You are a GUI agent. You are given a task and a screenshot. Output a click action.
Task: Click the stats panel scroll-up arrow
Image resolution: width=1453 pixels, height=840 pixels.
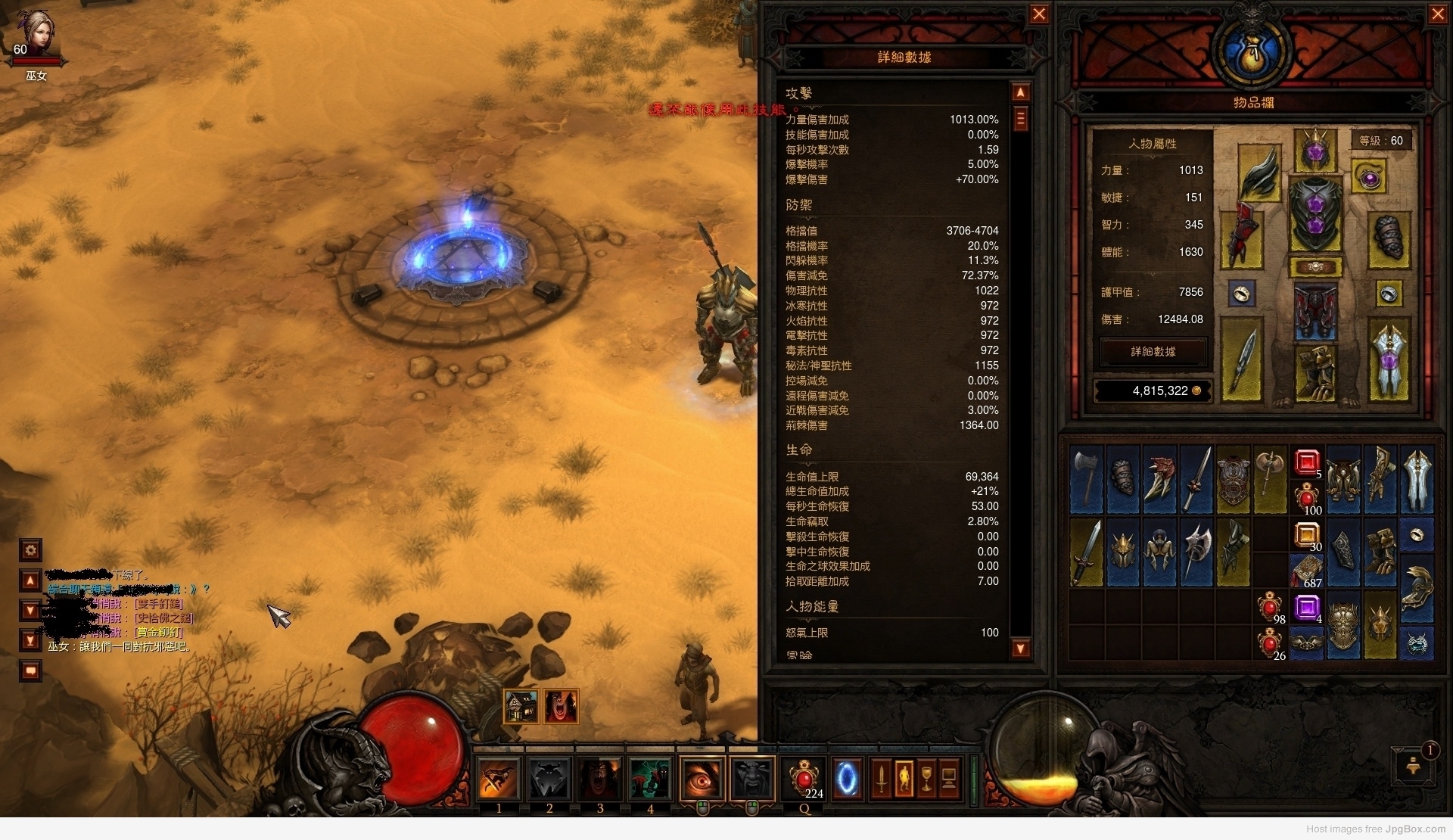click(1020, 93)
